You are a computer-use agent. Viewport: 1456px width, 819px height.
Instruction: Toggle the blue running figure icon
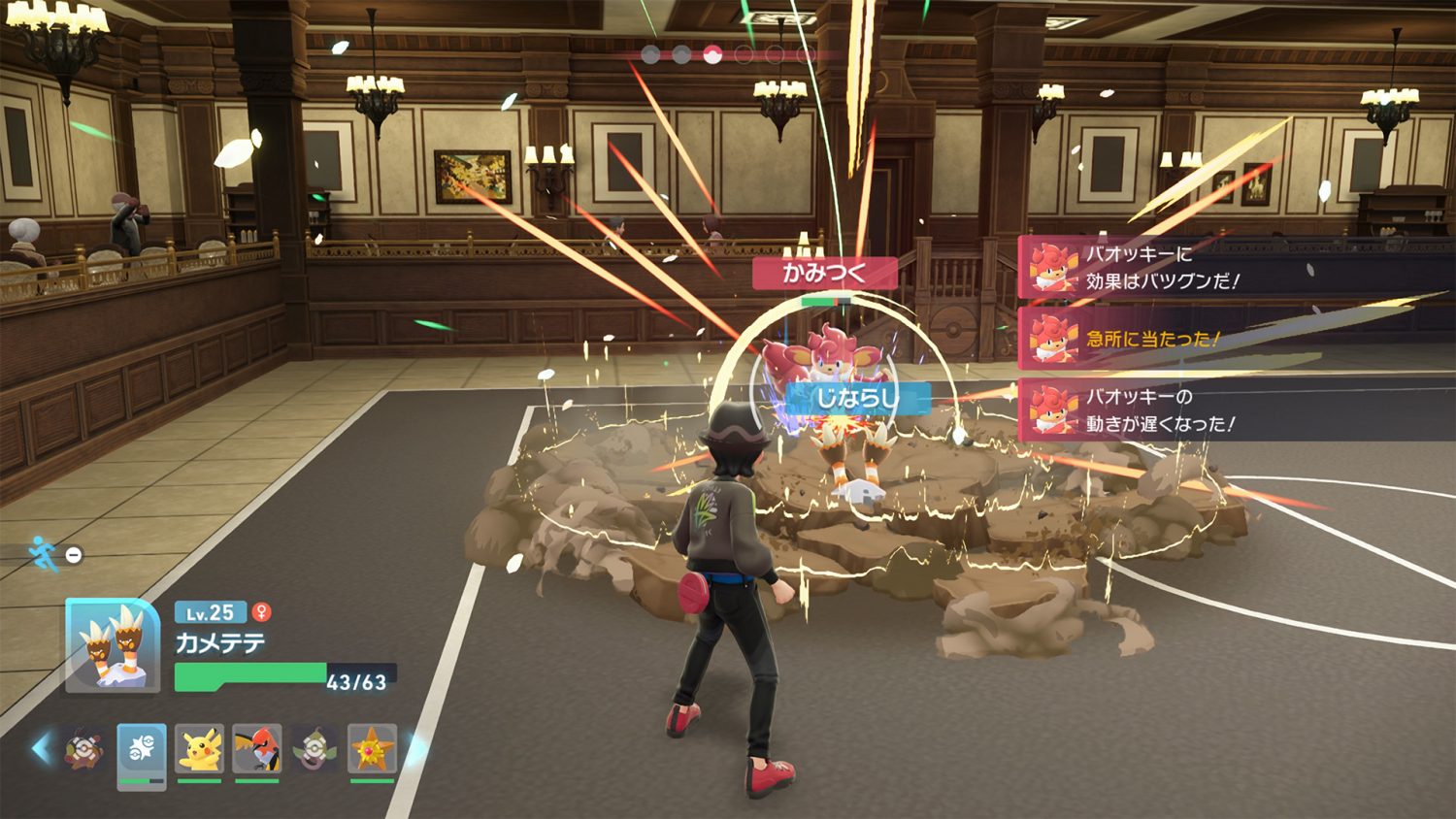pos(43,553)
